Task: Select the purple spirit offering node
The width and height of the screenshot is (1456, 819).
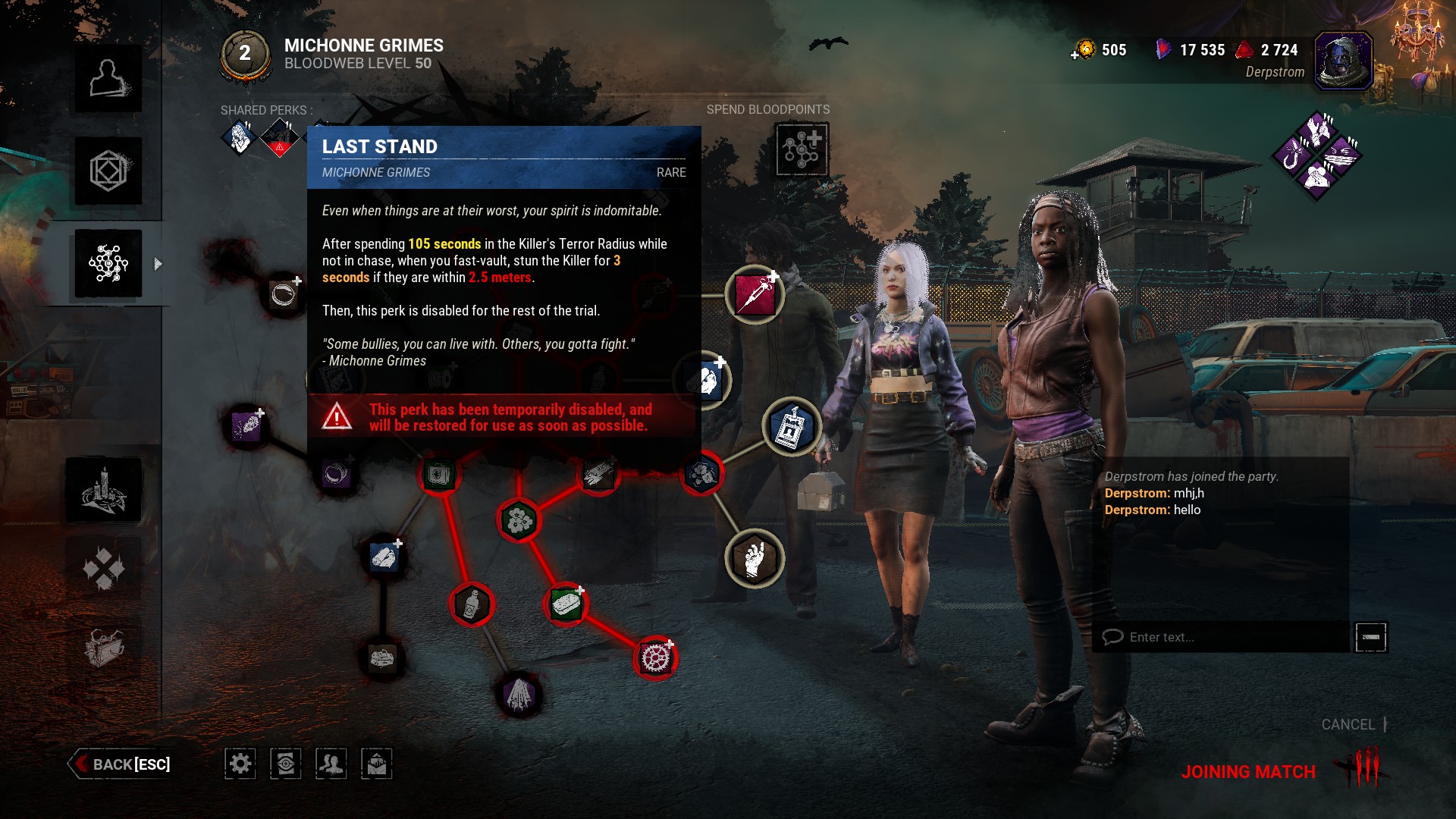Action: 519,694
